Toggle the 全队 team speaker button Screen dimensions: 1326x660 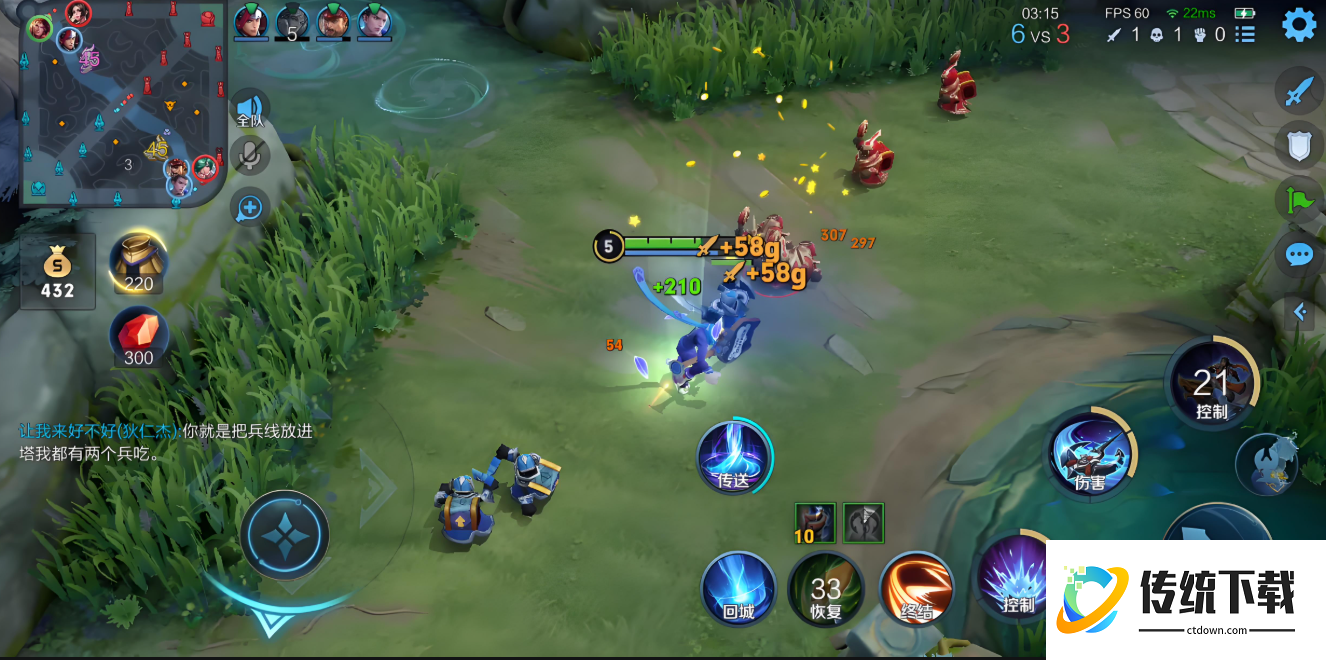(249, 109)
